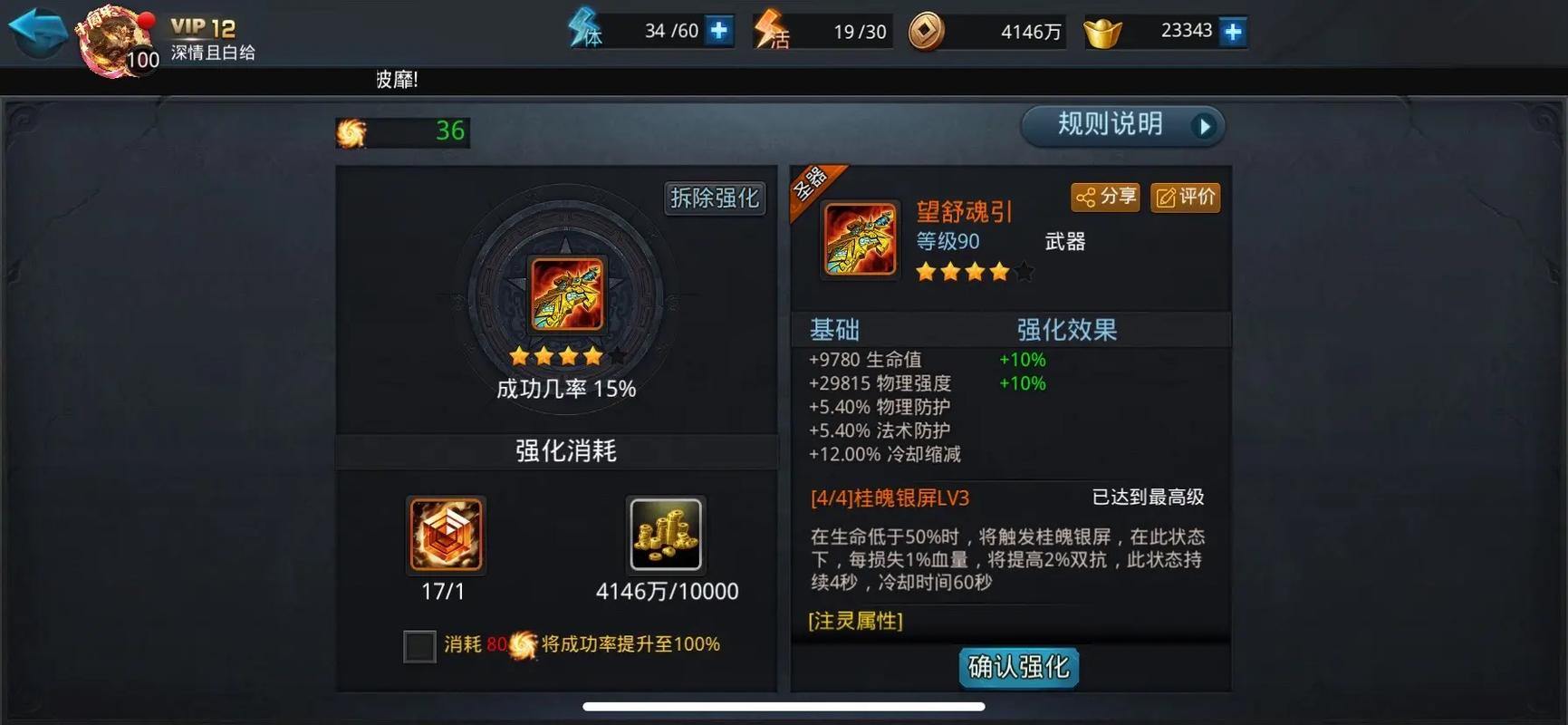Open the 强化效果 column header
The image size is (1568, 725).
[1067, 330]
